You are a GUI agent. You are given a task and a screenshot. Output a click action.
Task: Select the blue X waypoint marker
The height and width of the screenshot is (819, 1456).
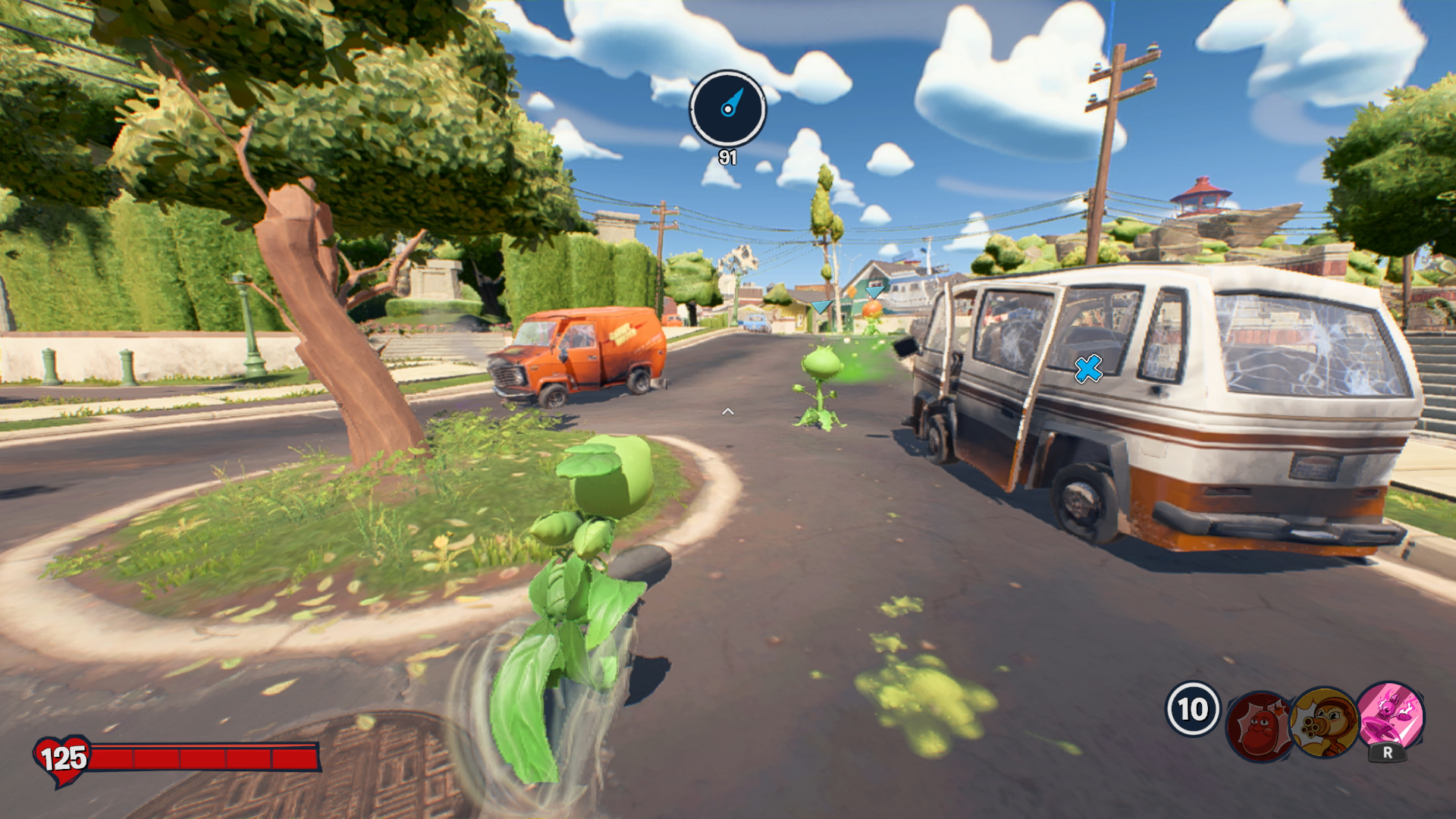click(x=1088, y=369)
